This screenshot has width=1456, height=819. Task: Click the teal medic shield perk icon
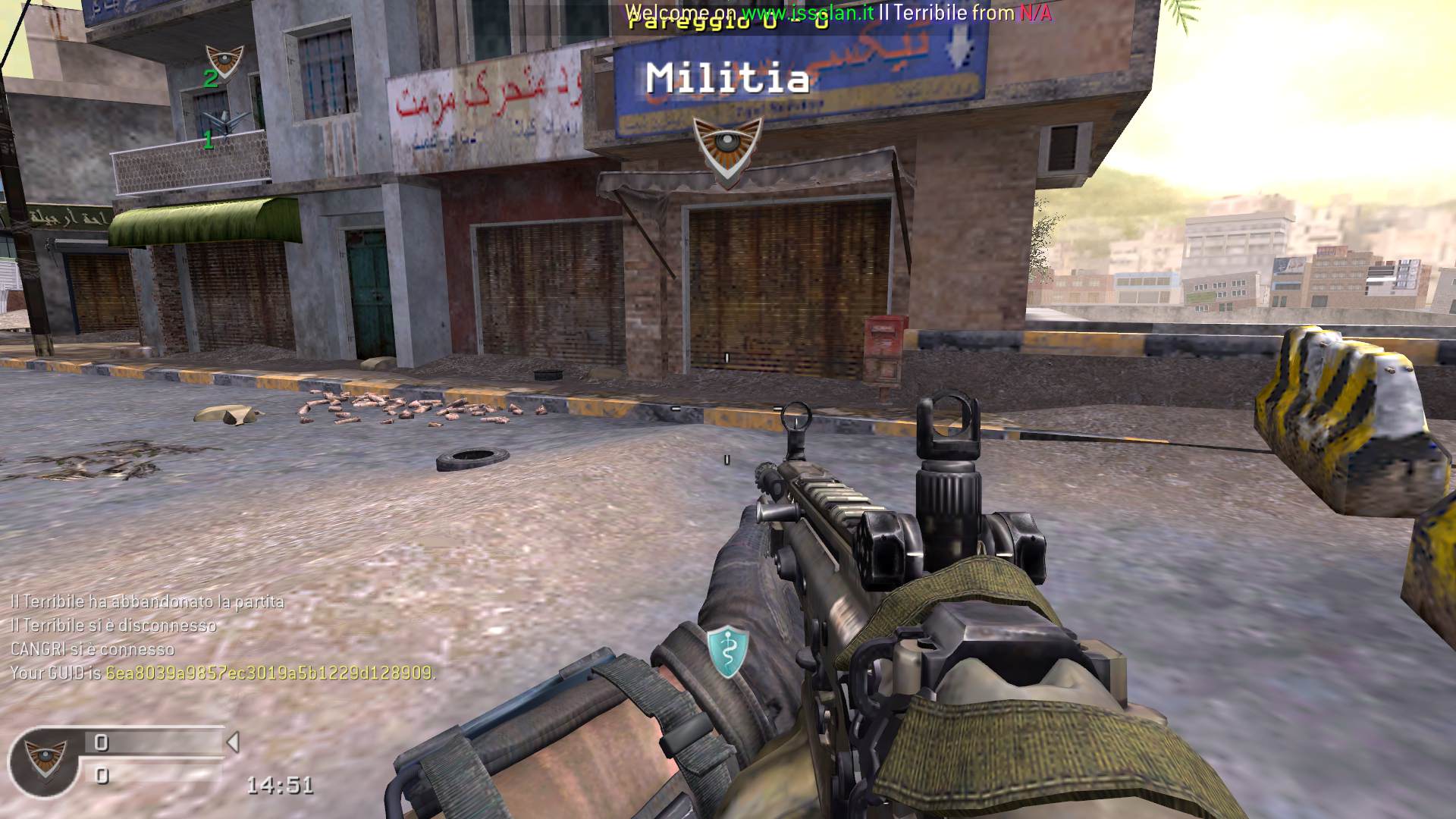pyautogui.click(x=728, y=651)
